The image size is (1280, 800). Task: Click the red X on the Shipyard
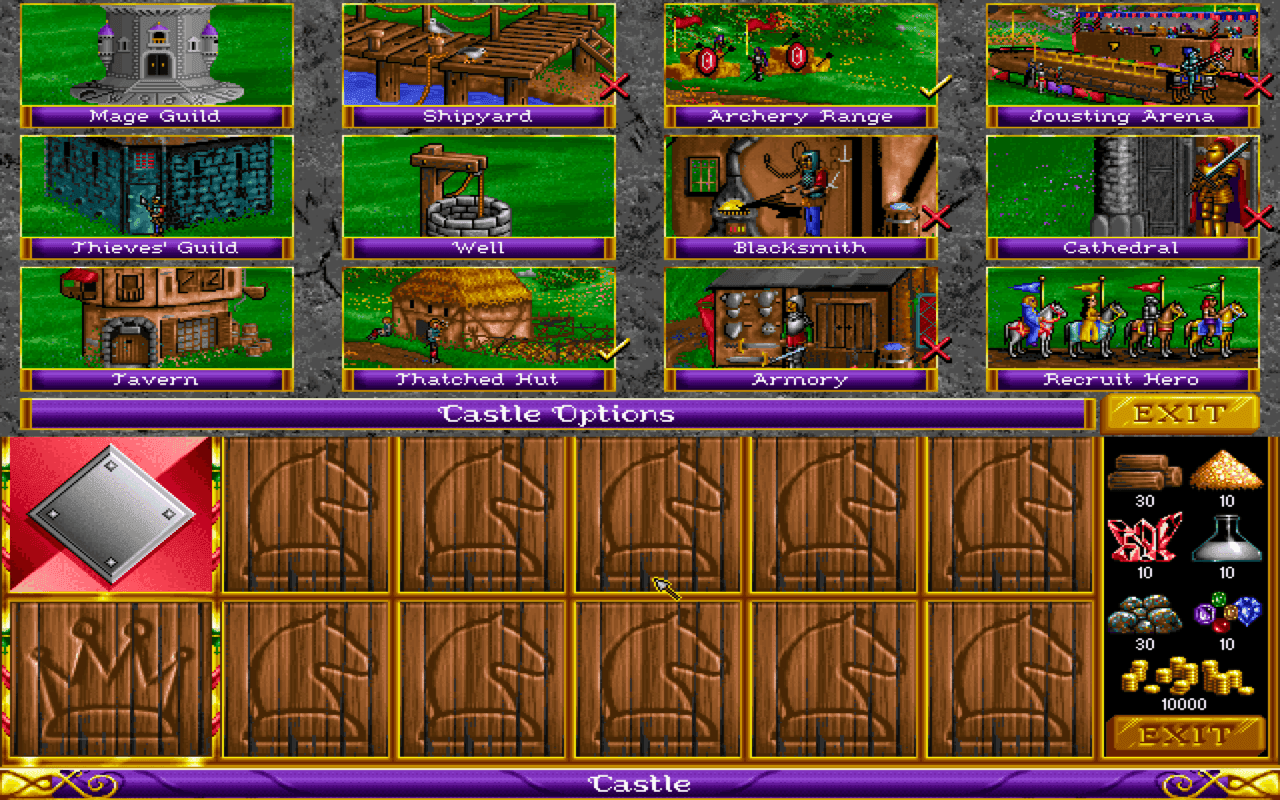613,86
